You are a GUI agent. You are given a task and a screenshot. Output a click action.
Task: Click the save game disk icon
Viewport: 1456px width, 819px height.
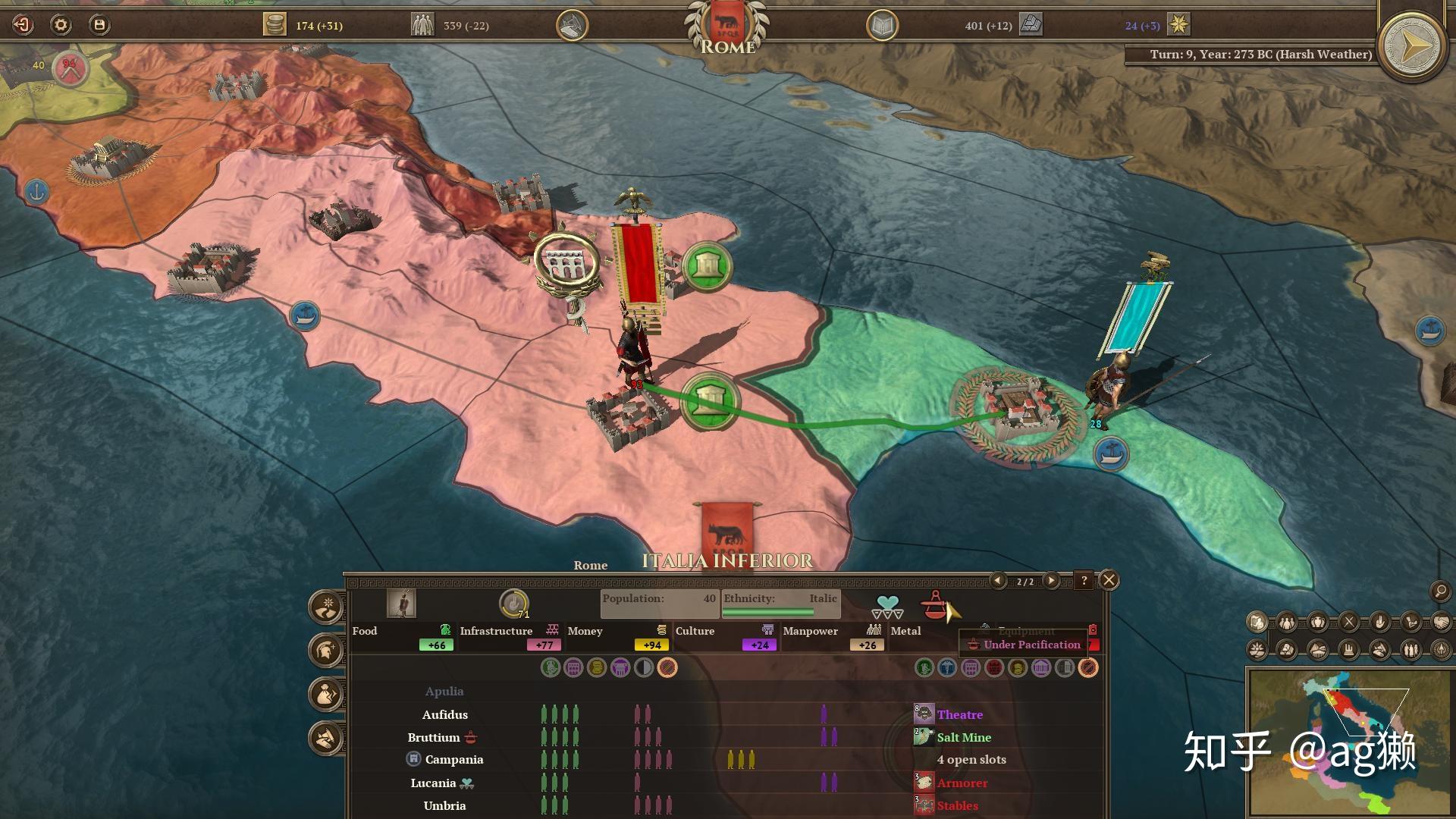pyautogui.click(x=99, y=25)
